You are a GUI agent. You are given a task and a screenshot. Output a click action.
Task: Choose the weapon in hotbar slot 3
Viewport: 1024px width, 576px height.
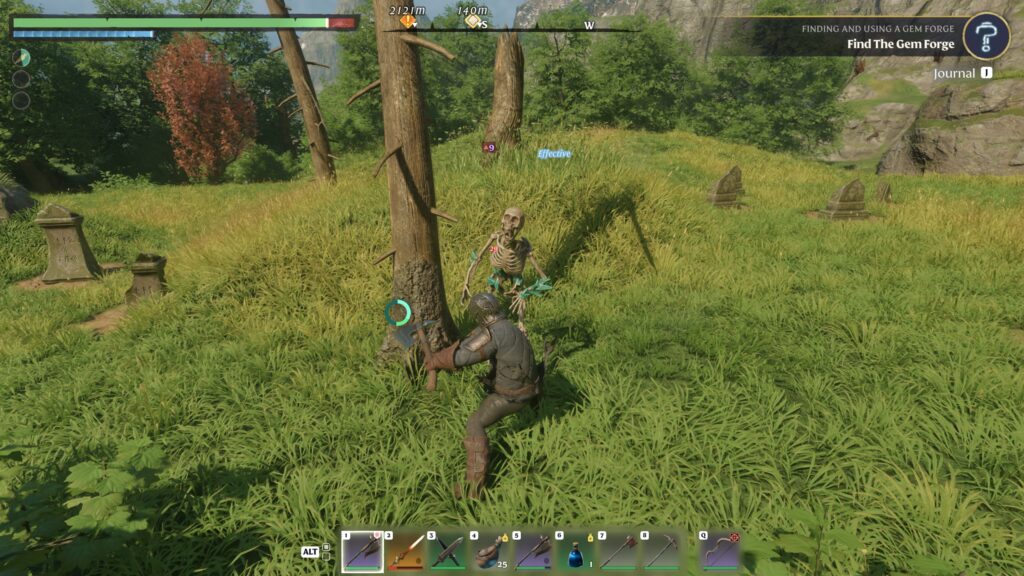448,551
